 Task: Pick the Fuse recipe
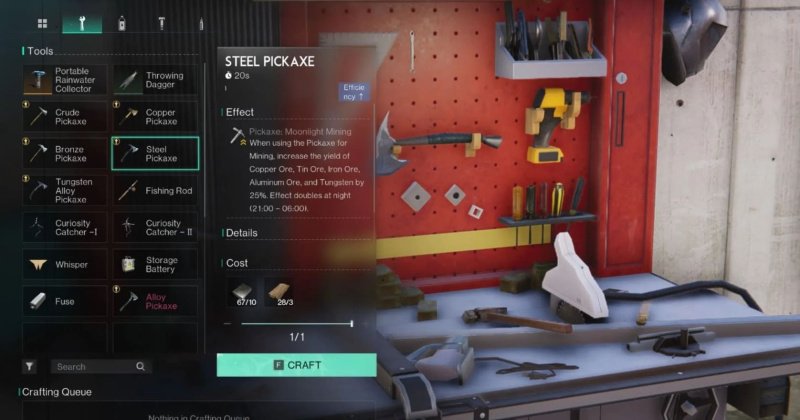tap(64, 301)
